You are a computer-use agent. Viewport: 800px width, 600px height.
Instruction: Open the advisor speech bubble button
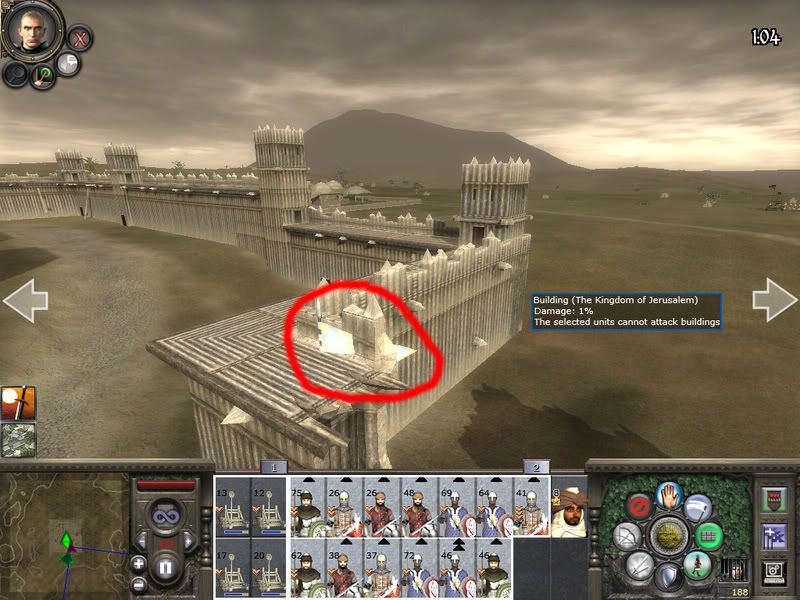point(67,65)
